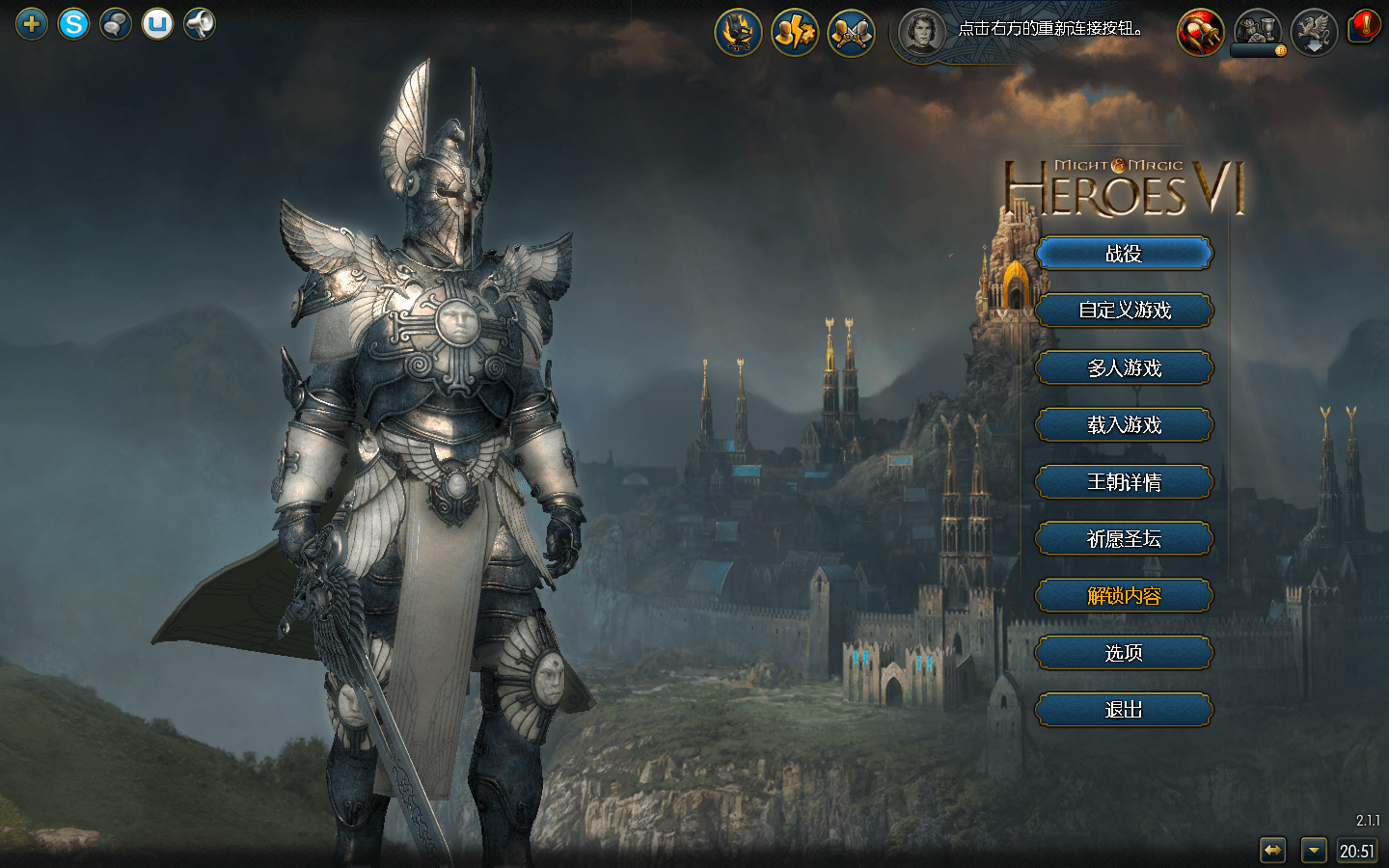Launch the Uplay icon
The width and height of the screenshot is (1389, 868).
[x=157, y=23]
